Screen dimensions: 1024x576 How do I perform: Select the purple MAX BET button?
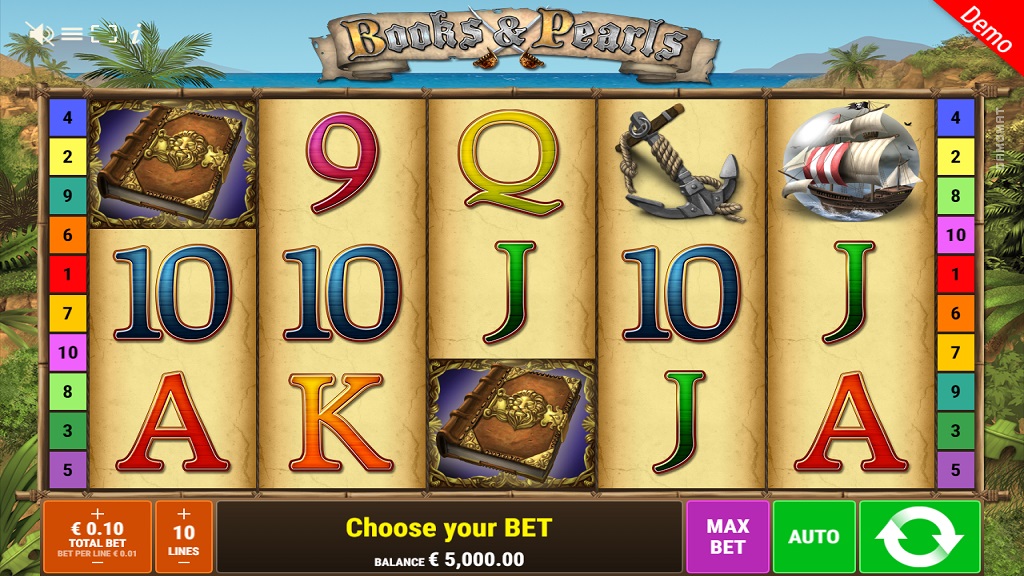(x=727, y=537)
